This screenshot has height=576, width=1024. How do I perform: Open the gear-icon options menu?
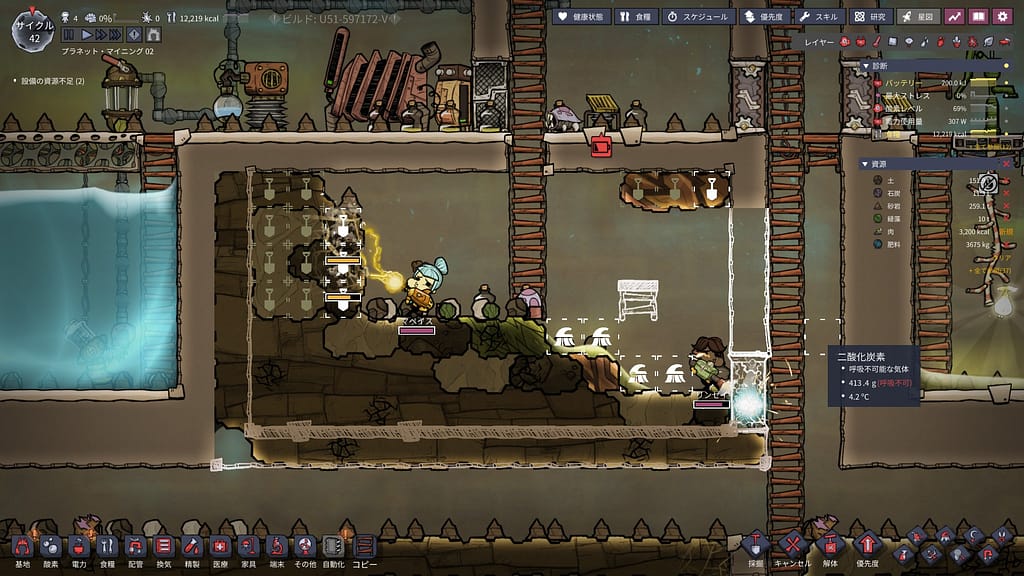click(x=1001, y=16)
